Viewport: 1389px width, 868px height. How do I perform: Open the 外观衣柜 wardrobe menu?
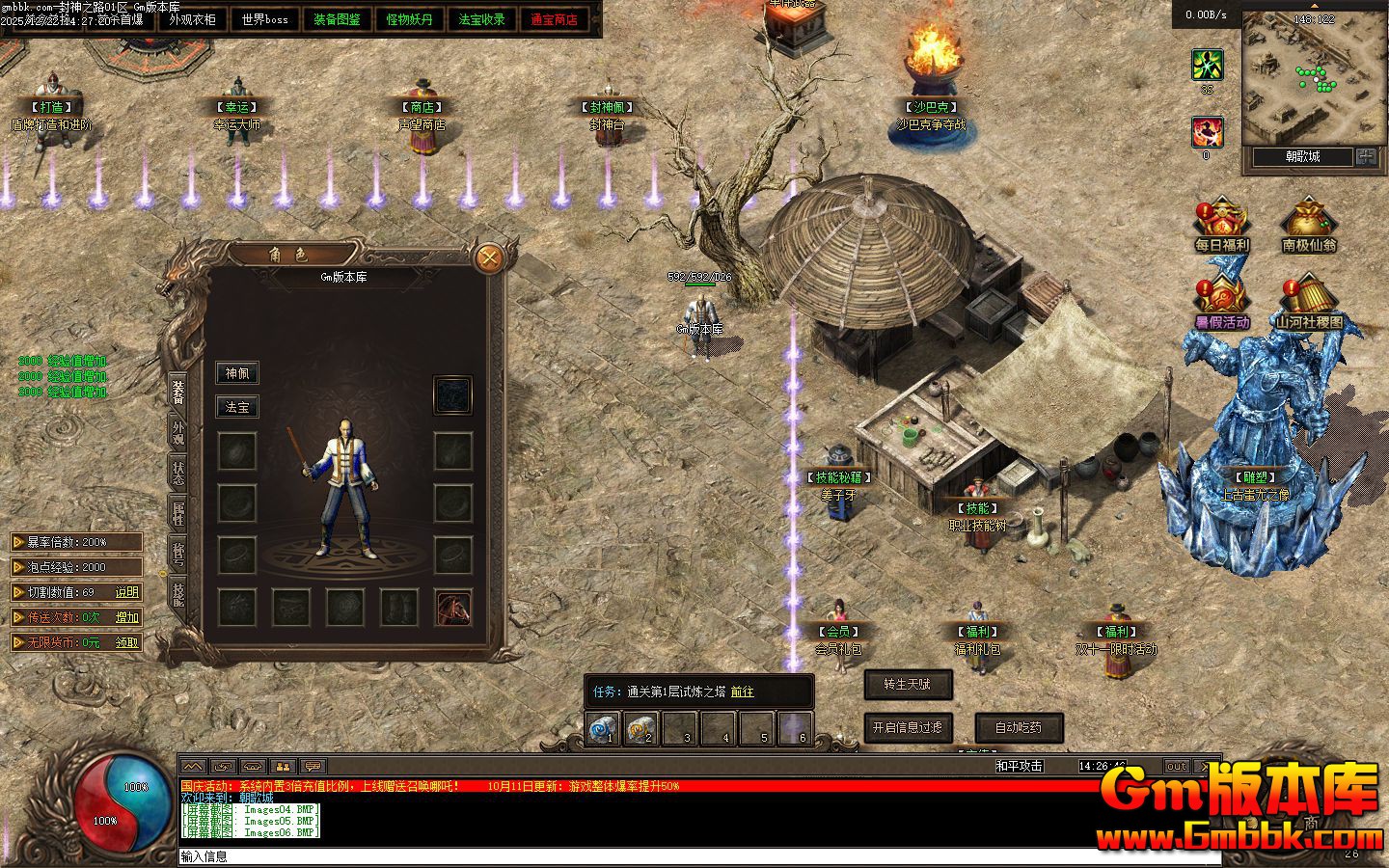[192, 19]
